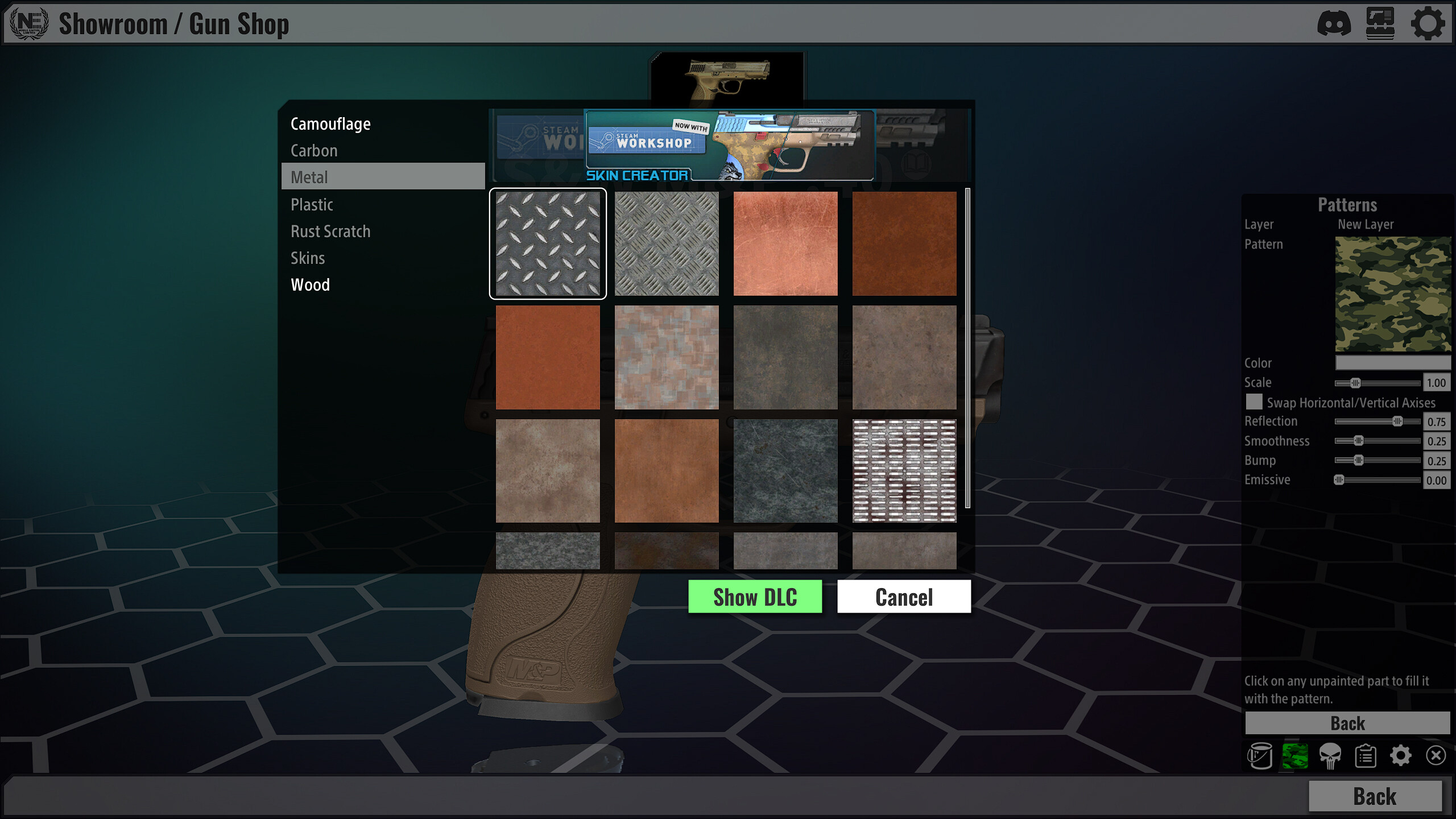
Task: Switch to the Plastic texture category
Action: pyautogui.click(x=312, y=204)
